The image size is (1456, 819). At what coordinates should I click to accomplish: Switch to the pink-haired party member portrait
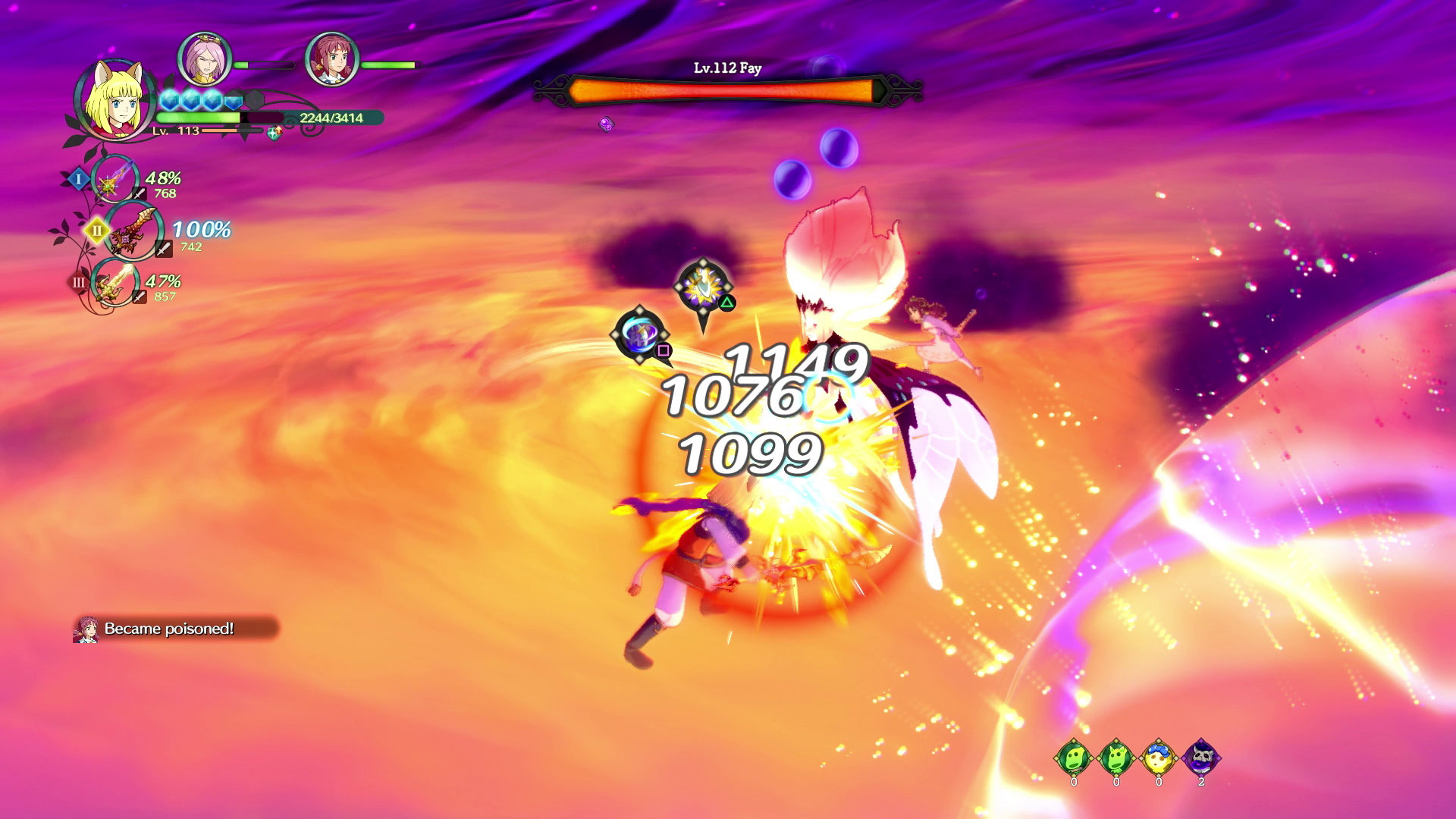point(204,59)
